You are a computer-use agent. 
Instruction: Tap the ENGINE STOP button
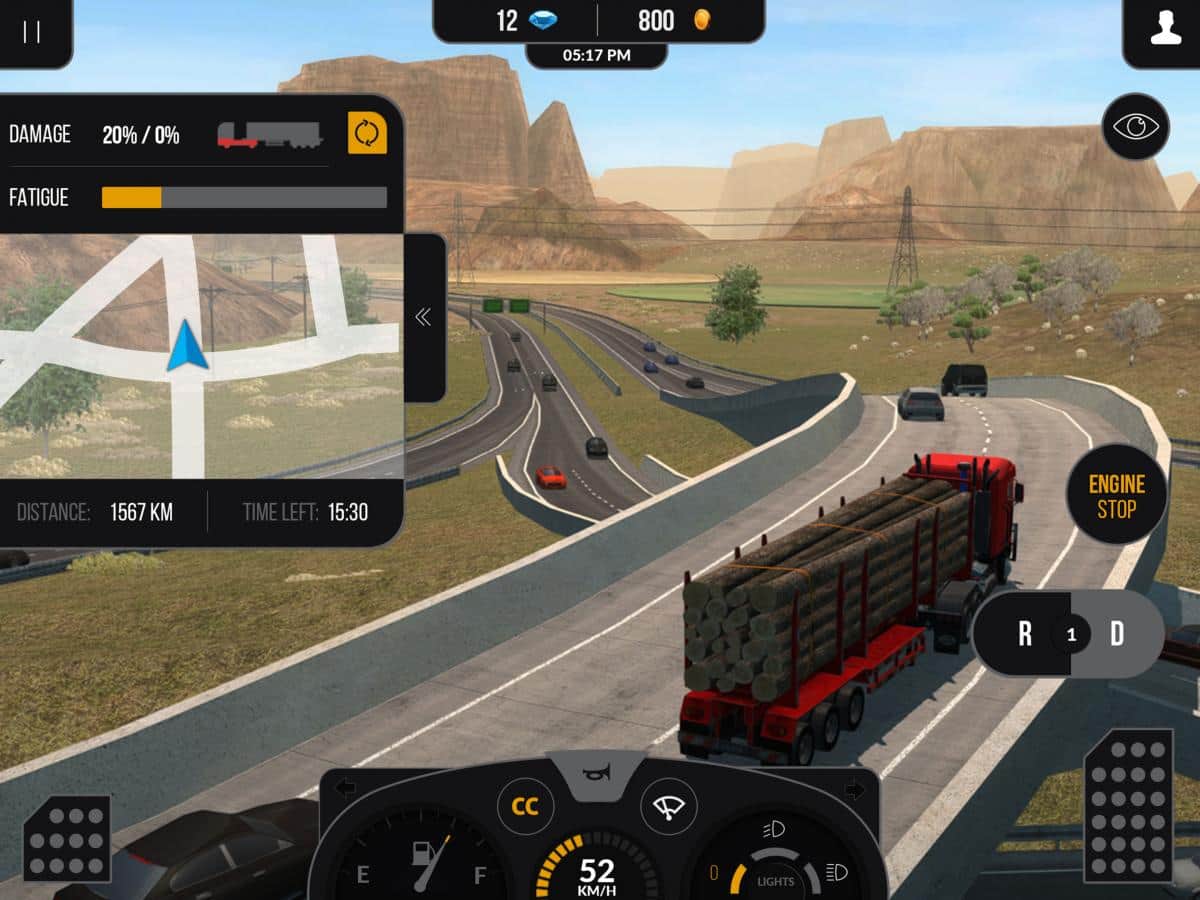click(x=1116, y=497)
